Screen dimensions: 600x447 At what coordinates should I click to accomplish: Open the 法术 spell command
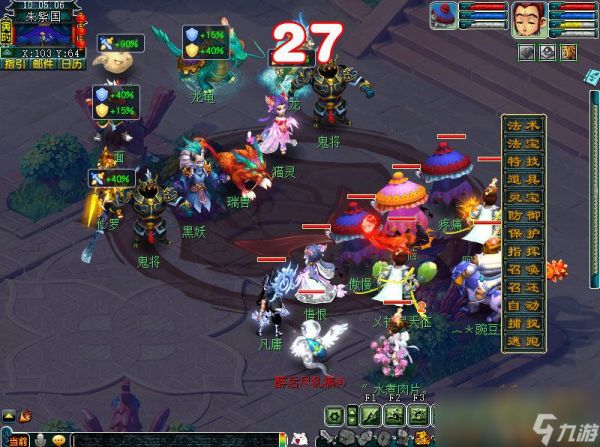click(524, 125)
